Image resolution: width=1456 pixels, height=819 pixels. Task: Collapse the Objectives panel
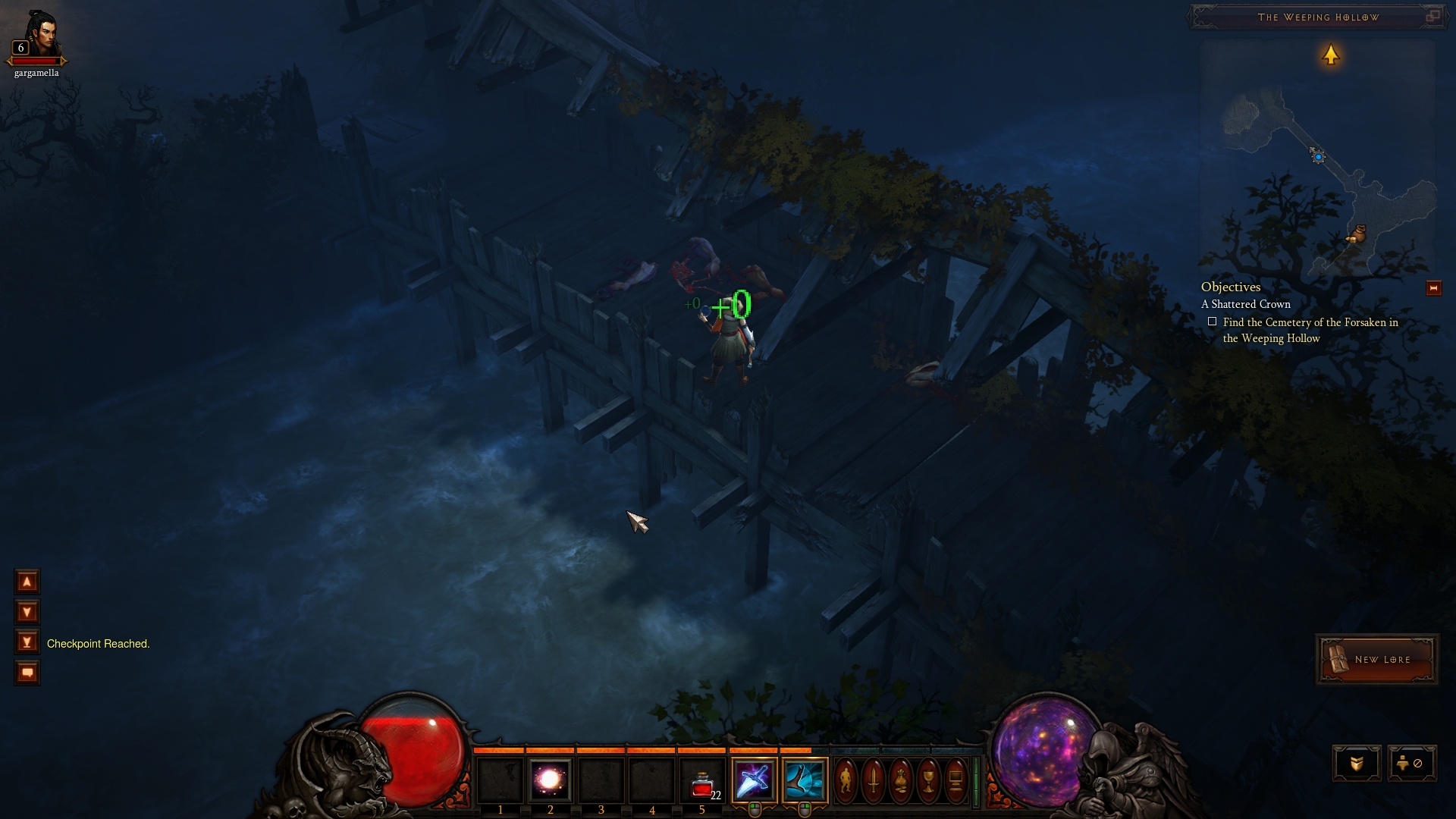pyautogui.click(x=1230, y=287)
